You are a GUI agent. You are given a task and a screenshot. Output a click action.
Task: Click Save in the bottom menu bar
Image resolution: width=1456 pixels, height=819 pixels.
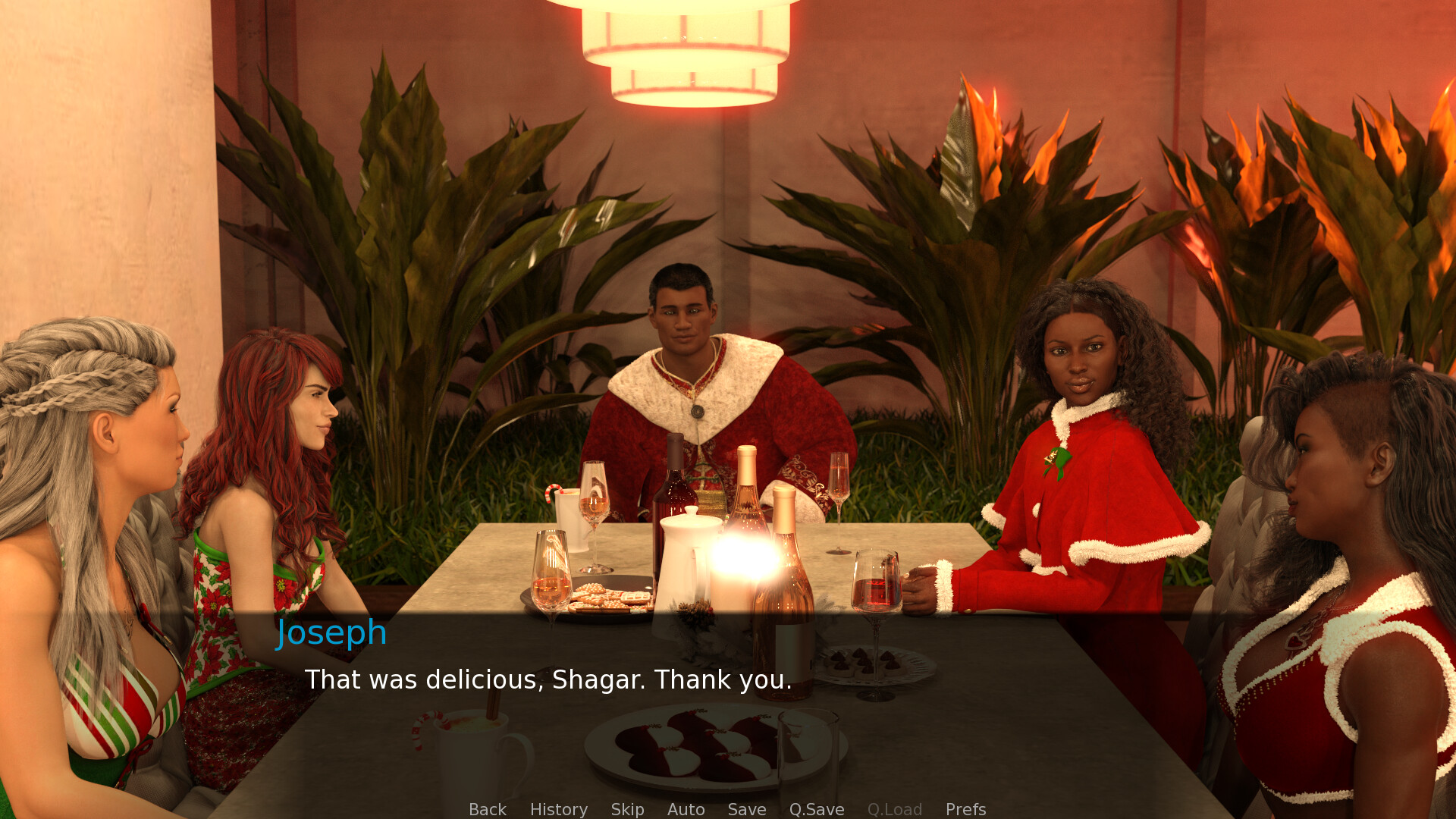pos(746,809)
